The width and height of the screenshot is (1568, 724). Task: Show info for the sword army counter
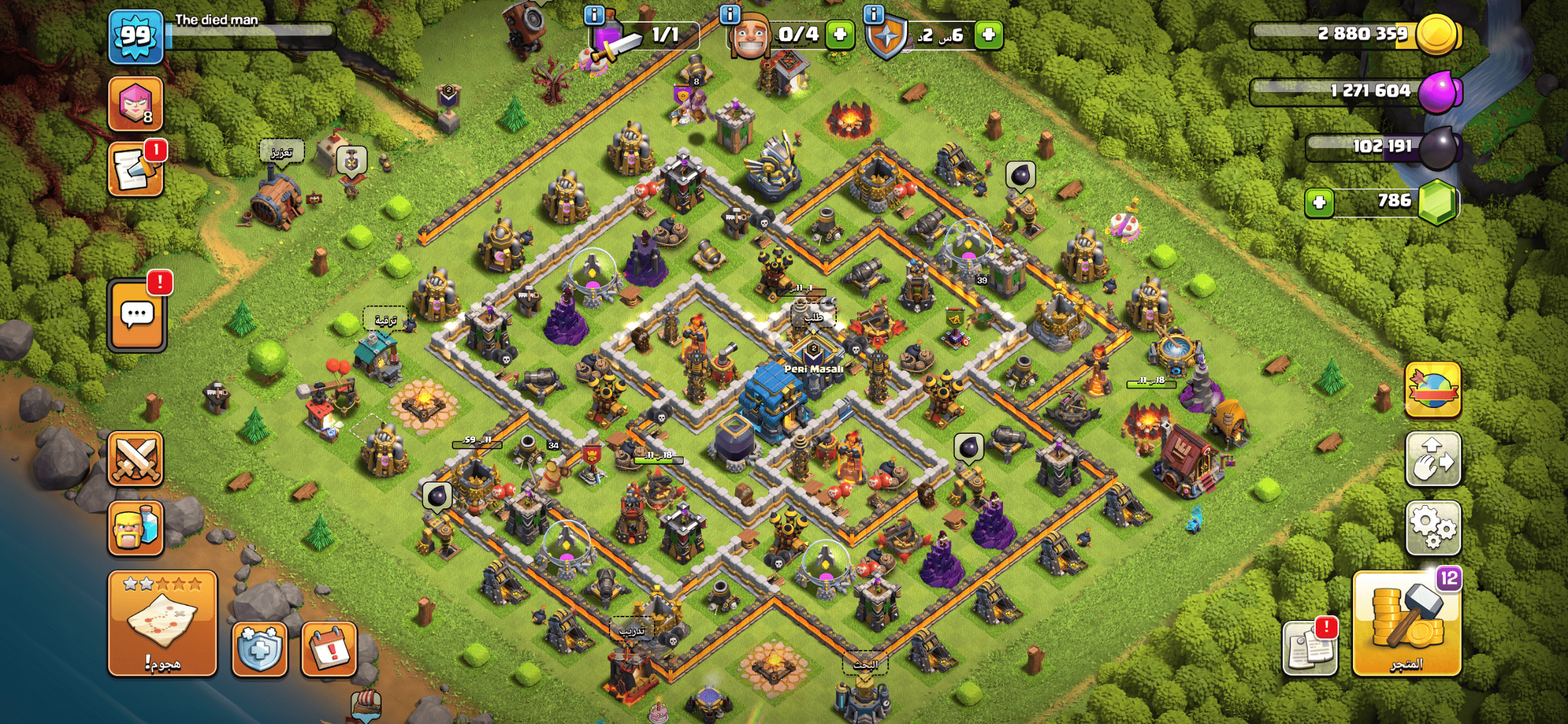[x=593, y=14]
